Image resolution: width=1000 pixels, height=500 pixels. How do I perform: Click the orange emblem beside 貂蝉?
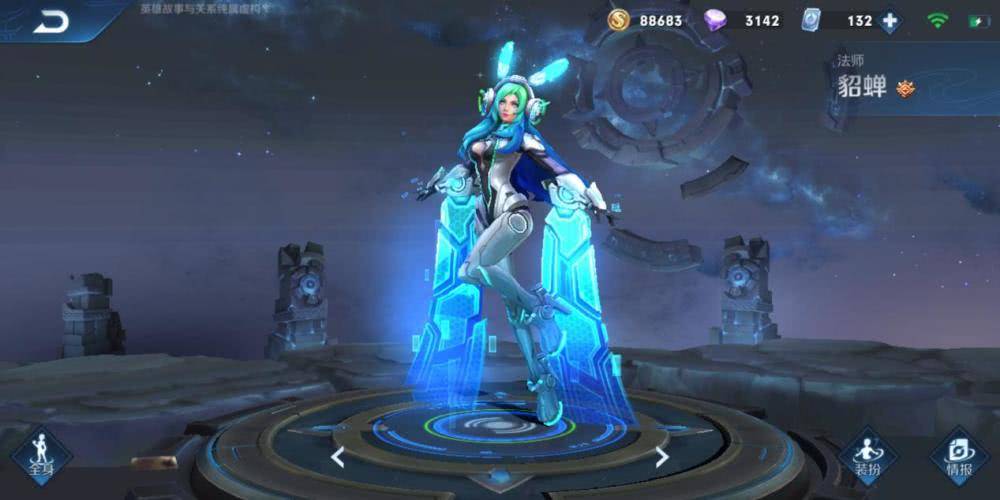click(x=906, y=87)
